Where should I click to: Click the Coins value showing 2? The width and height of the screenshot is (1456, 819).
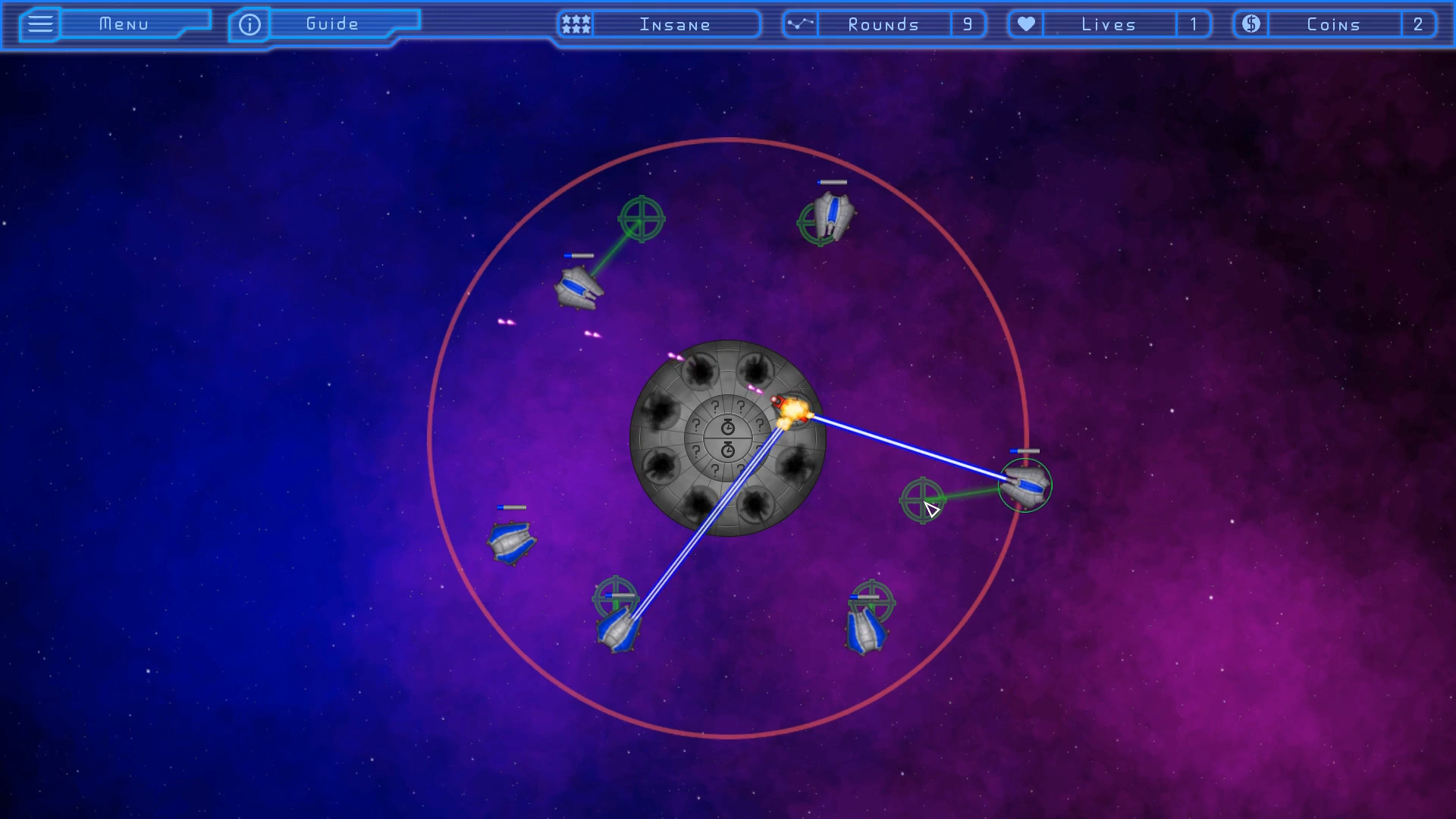click(x=1419, y=24)
